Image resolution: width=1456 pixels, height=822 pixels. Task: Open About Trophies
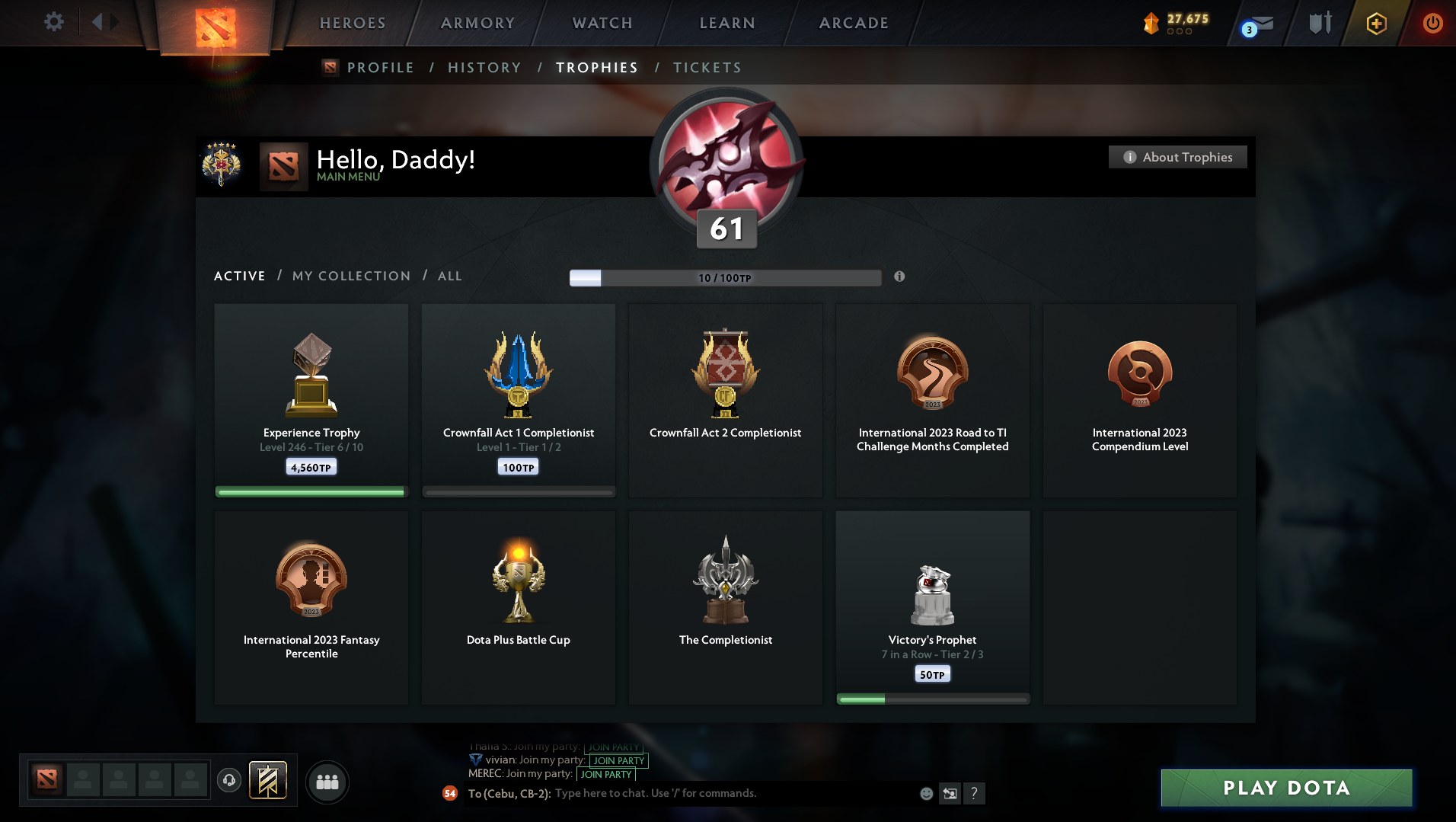point(1177,157)
